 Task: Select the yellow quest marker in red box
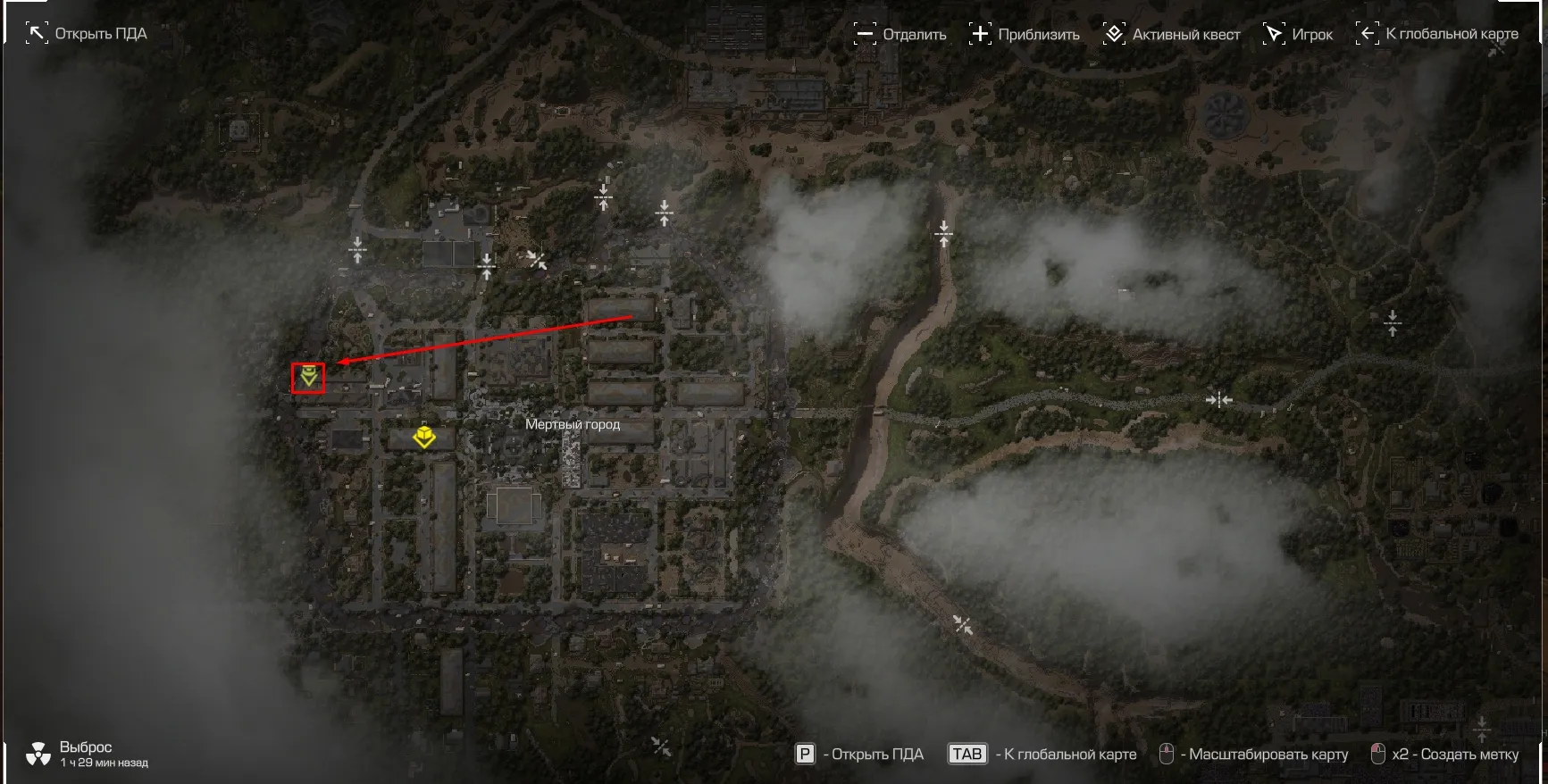point(308,377)
